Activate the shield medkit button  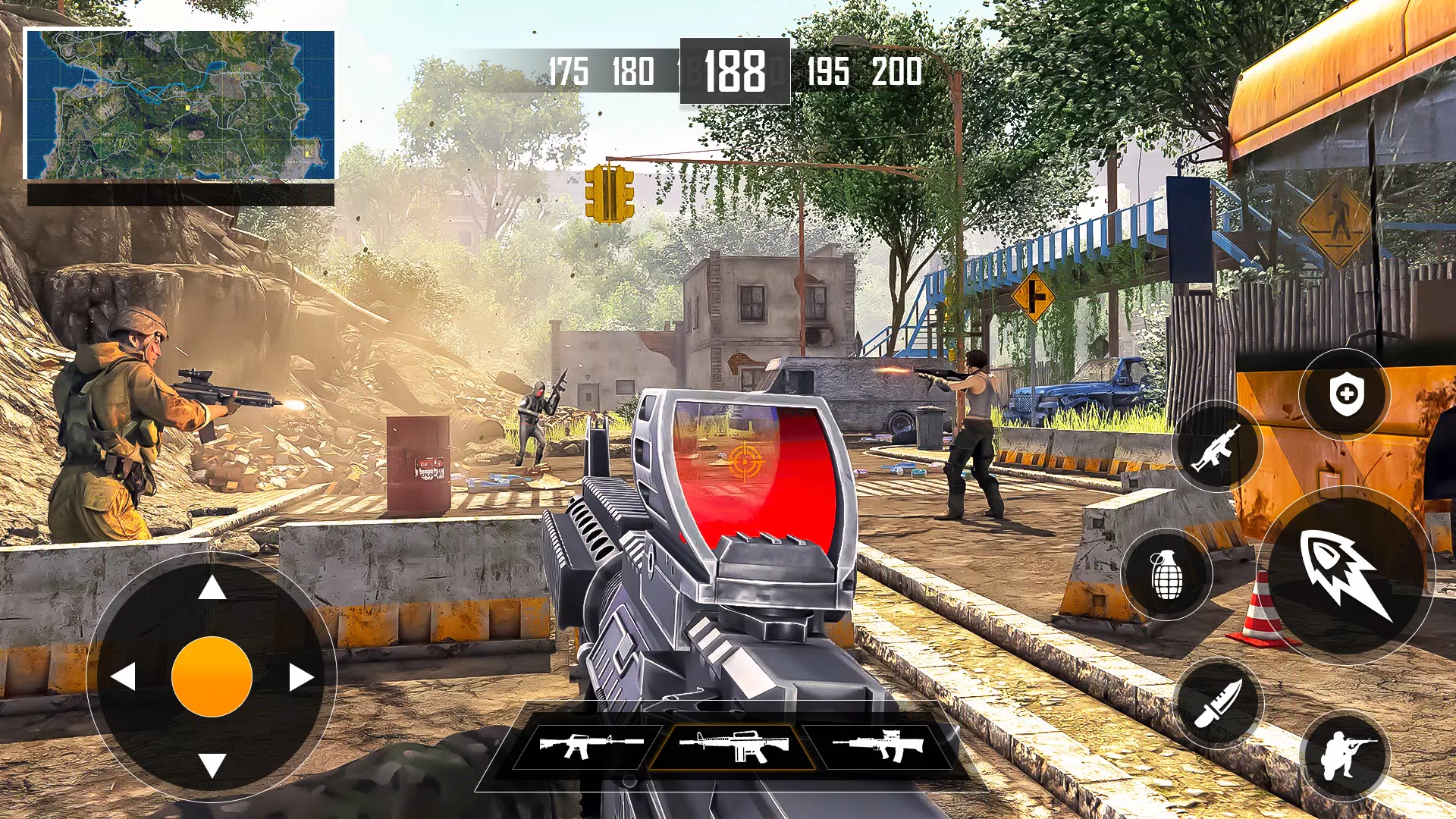[x=1346, y=394]
